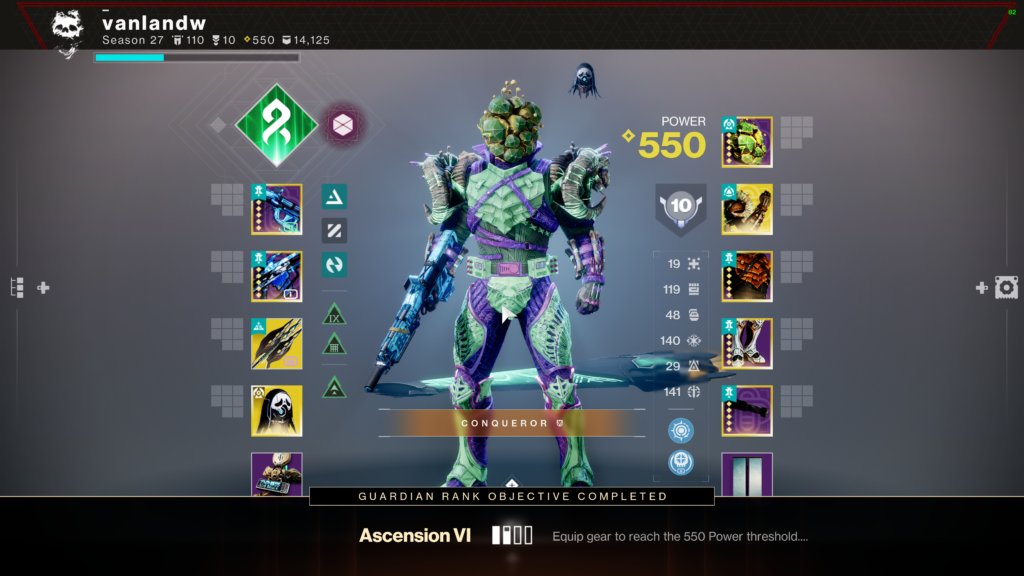Screen dimensions: 1024x576
Task: Select the triangle icon marked IX
Action: click(x=334, y=314)
